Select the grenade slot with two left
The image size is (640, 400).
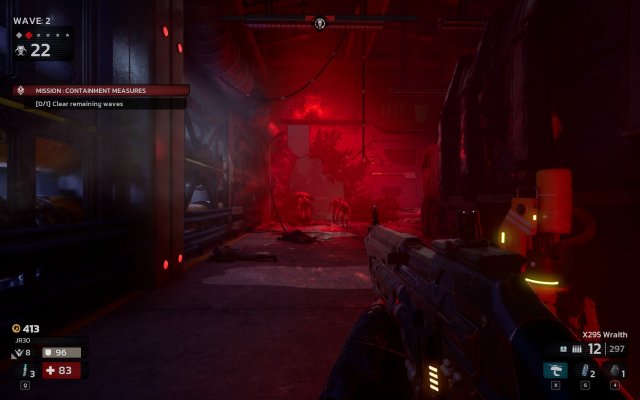coord(585,371)
